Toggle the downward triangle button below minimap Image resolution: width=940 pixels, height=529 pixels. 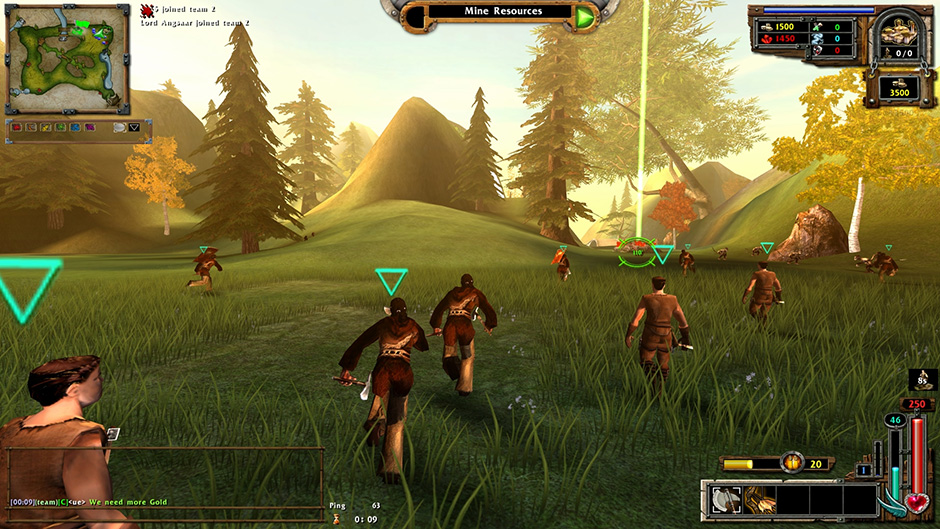[134, 128]
